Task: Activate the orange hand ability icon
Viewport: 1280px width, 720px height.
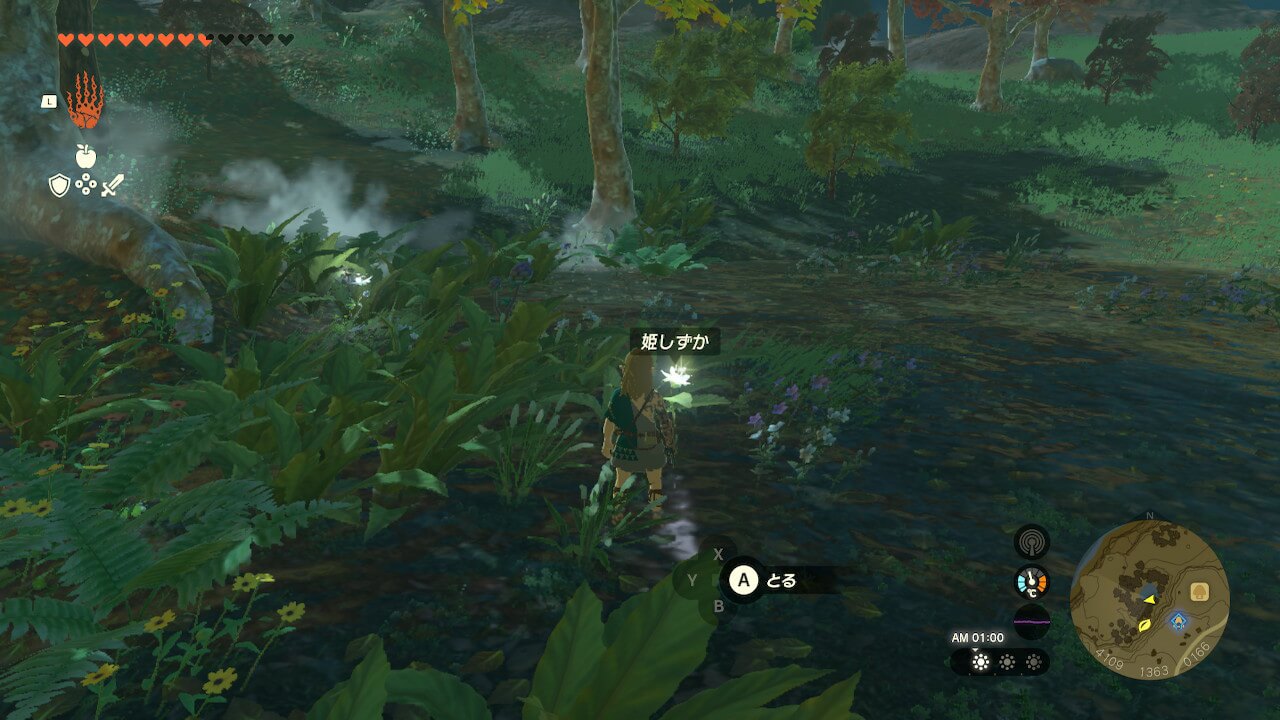Action: click(85, 99)
